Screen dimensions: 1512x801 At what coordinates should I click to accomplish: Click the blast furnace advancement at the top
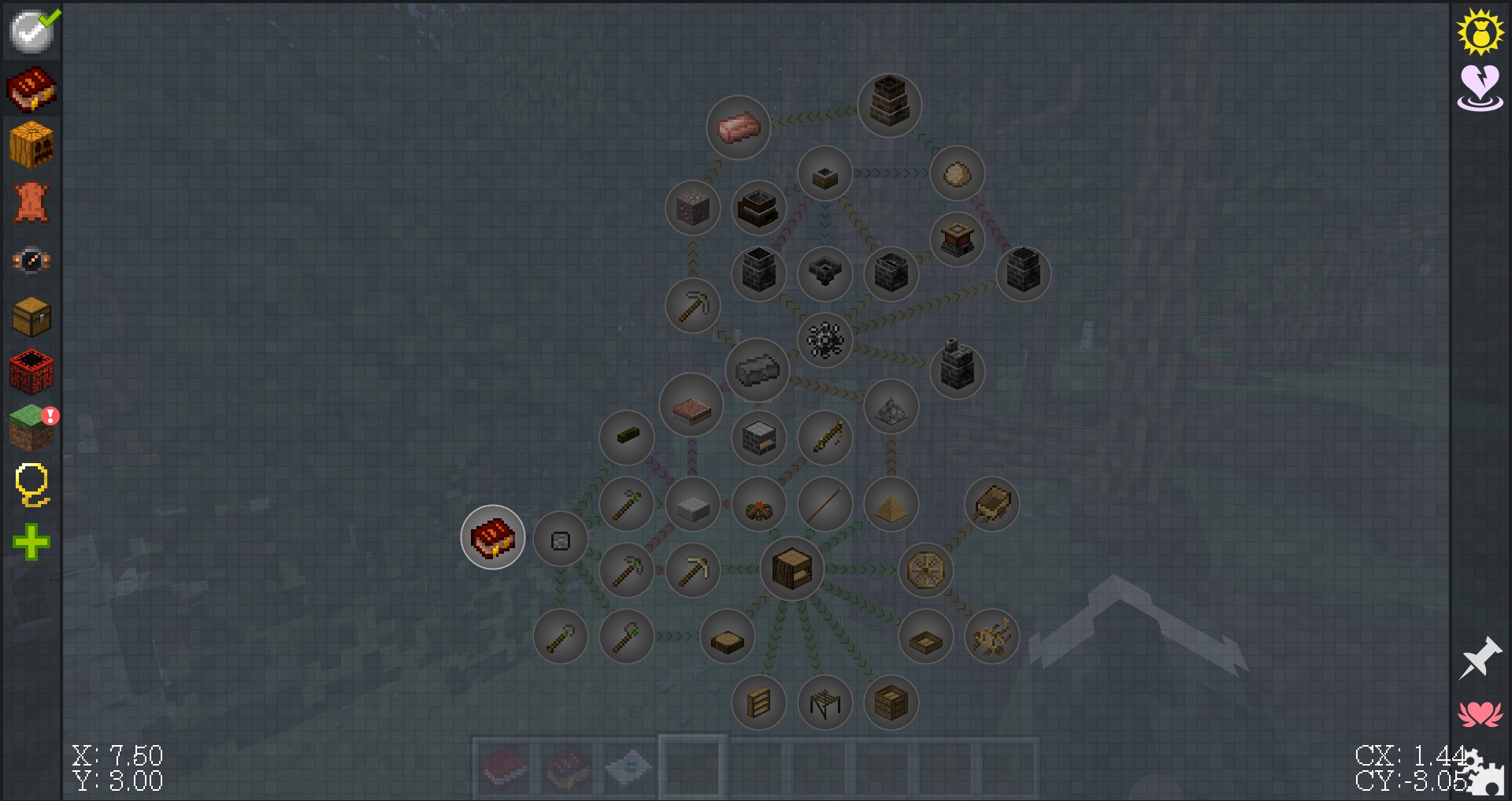pyautogui.click(x=890, y=105)
